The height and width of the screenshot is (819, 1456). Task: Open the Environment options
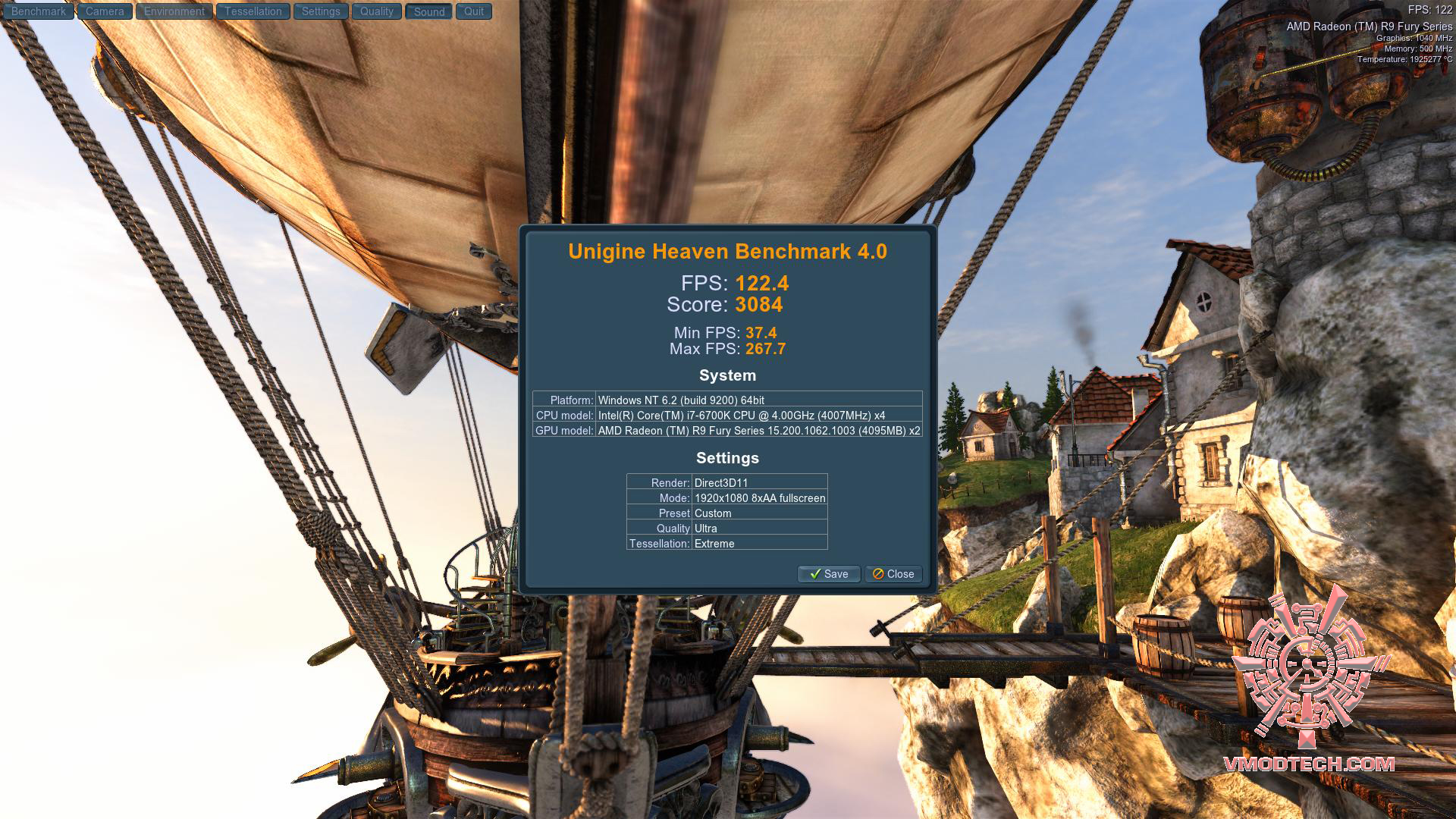click(174, 11)
